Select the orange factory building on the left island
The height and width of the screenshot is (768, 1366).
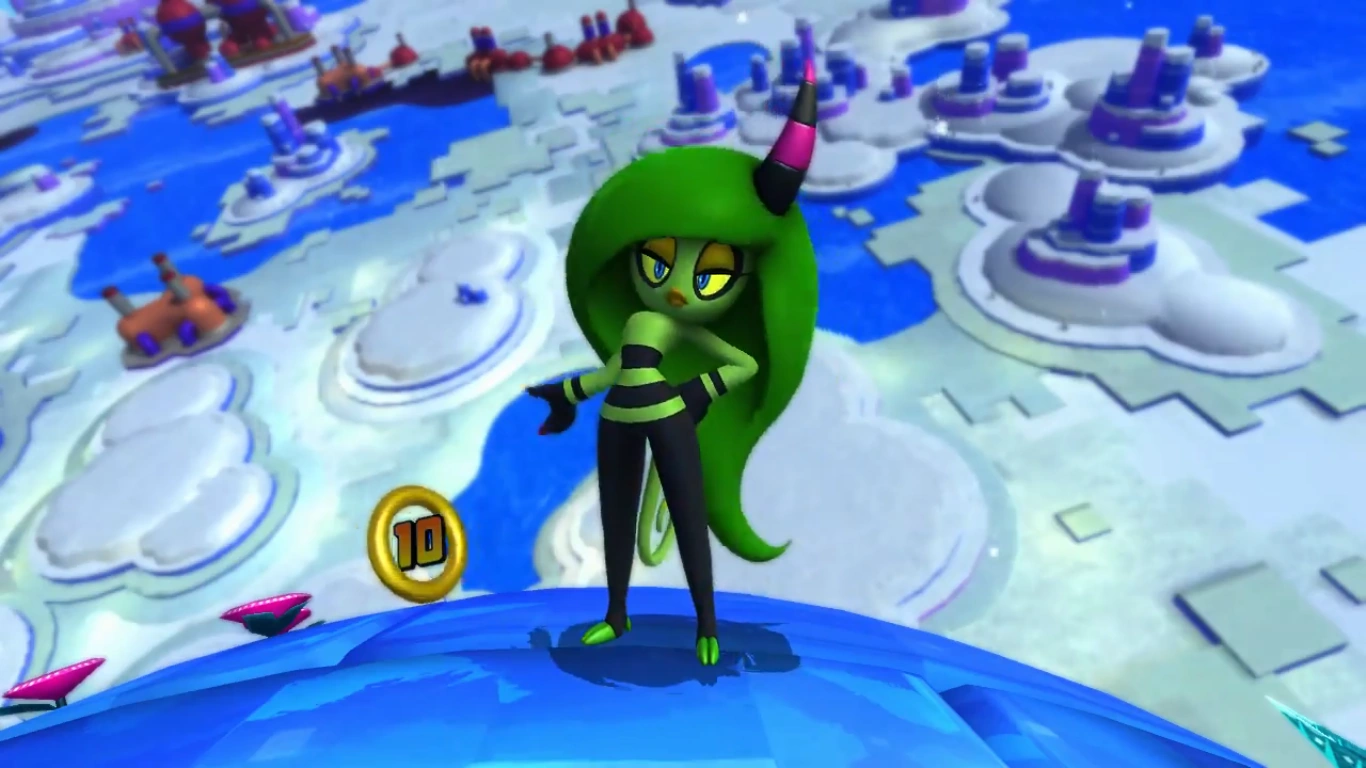(x=170, y=310)
